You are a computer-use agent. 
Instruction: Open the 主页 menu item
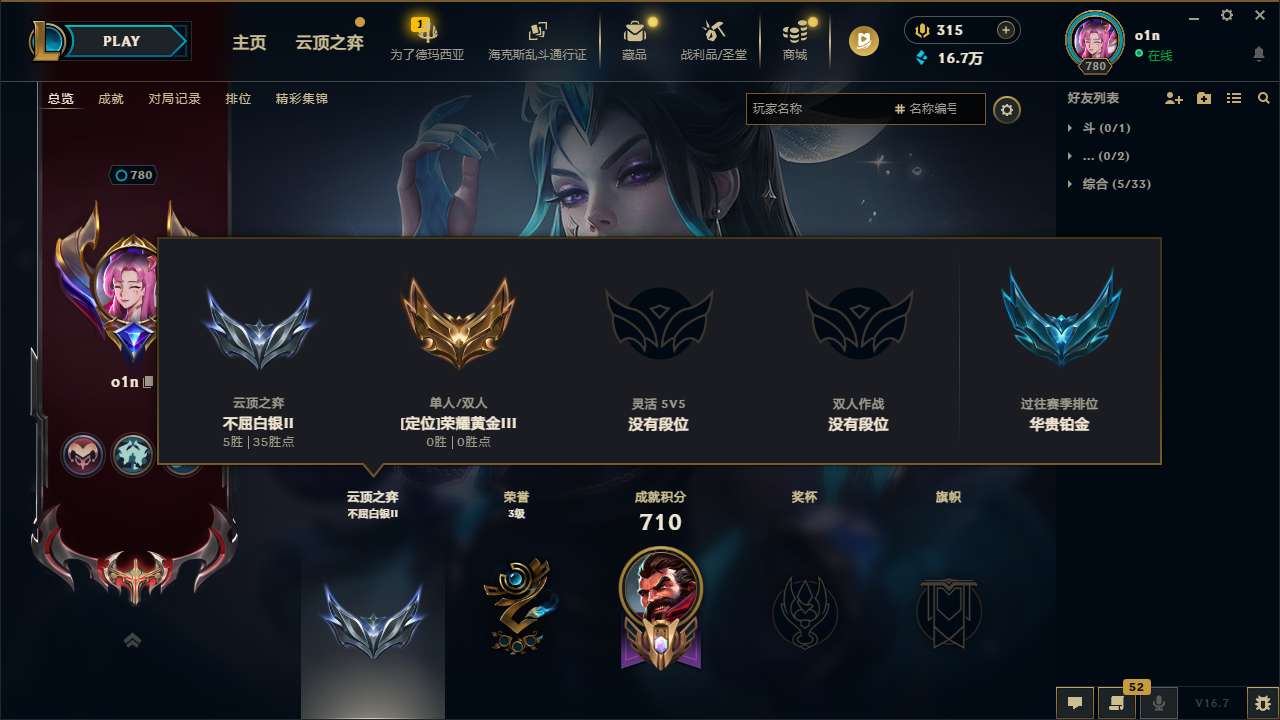(249, 44)
